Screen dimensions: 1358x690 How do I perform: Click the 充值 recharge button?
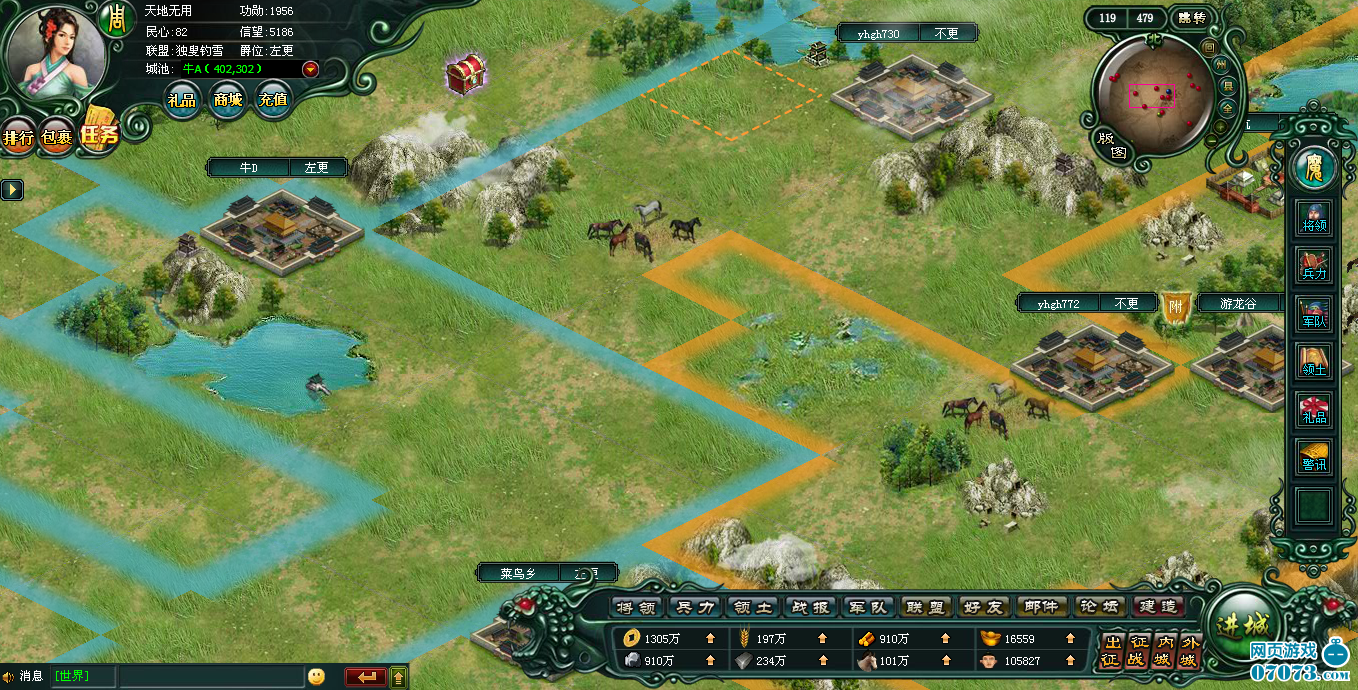pyautogui.click(x=272, y=100)
